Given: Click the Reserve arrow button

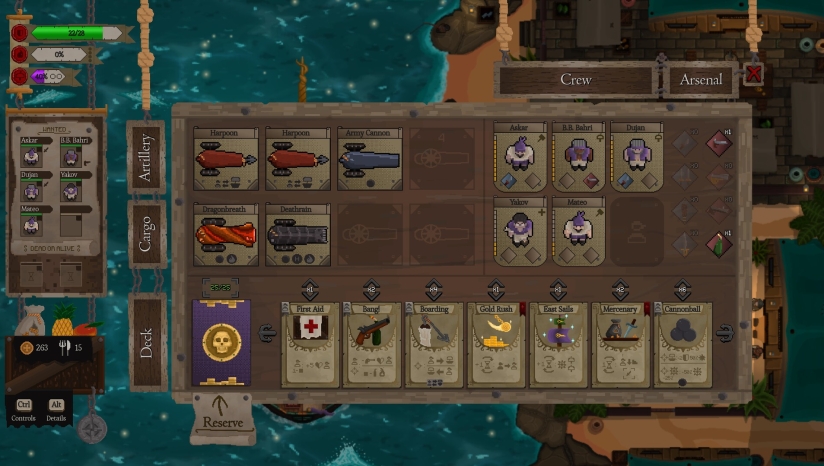Looking at the screenshot, I should (x=222, y=414).
